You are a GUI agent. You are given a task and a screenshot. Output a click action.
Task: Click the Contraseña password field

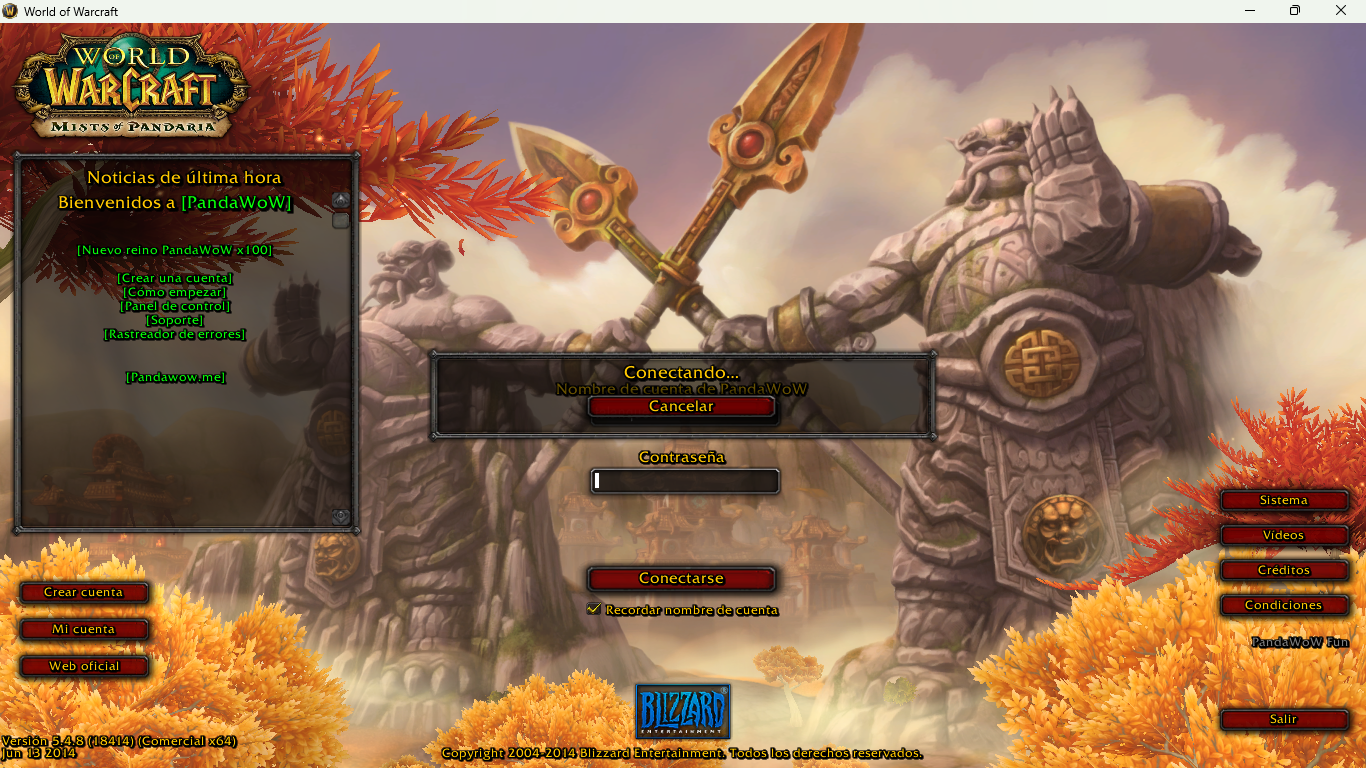(x=685, y=481)
